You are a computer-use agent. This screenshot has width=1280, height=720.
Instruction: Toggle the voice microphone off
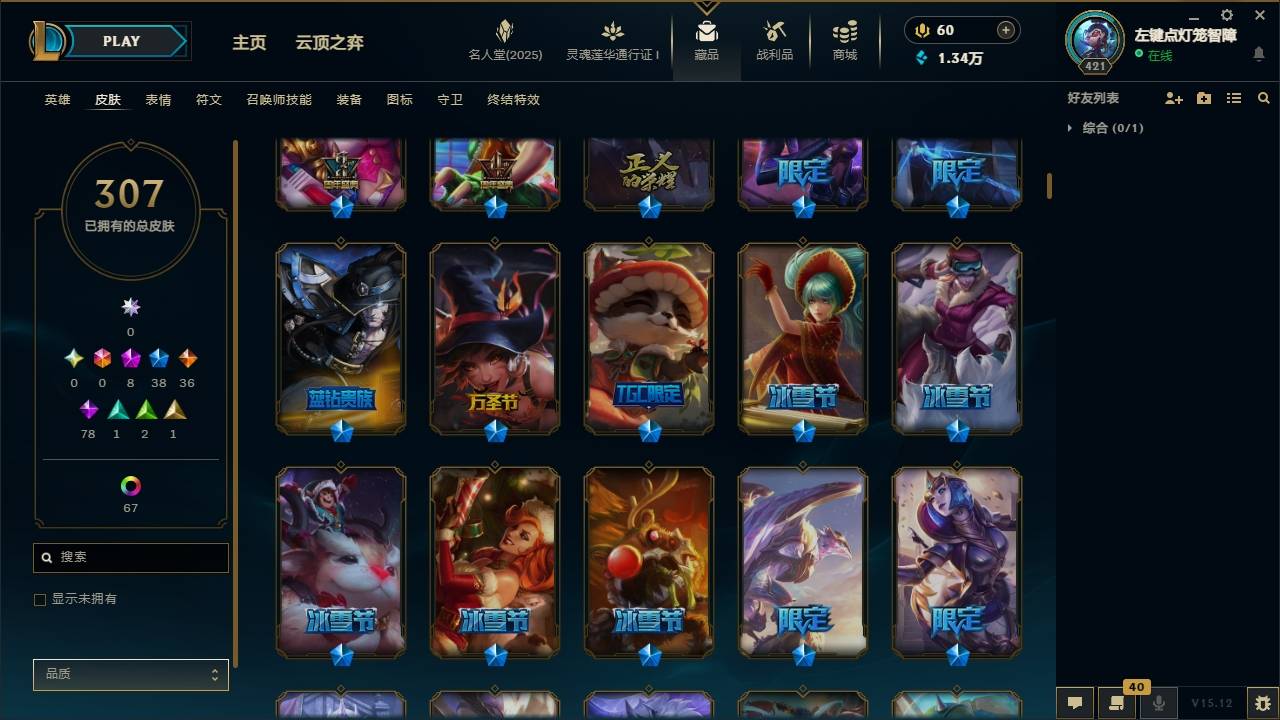coord(1160,703)
